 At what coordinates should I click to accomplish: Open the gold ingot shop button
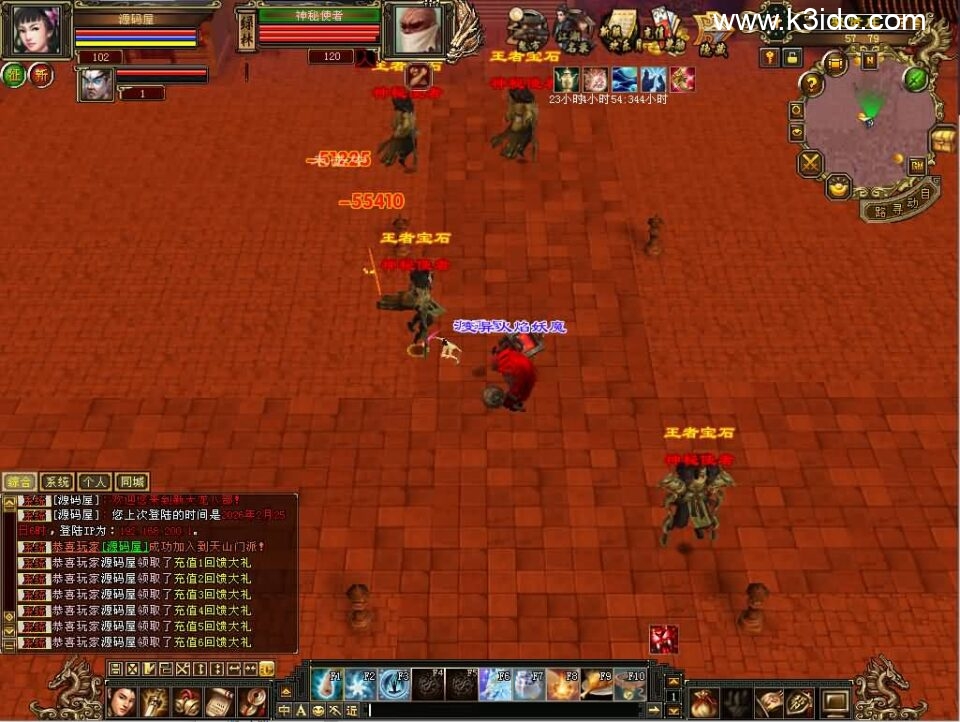838,186
